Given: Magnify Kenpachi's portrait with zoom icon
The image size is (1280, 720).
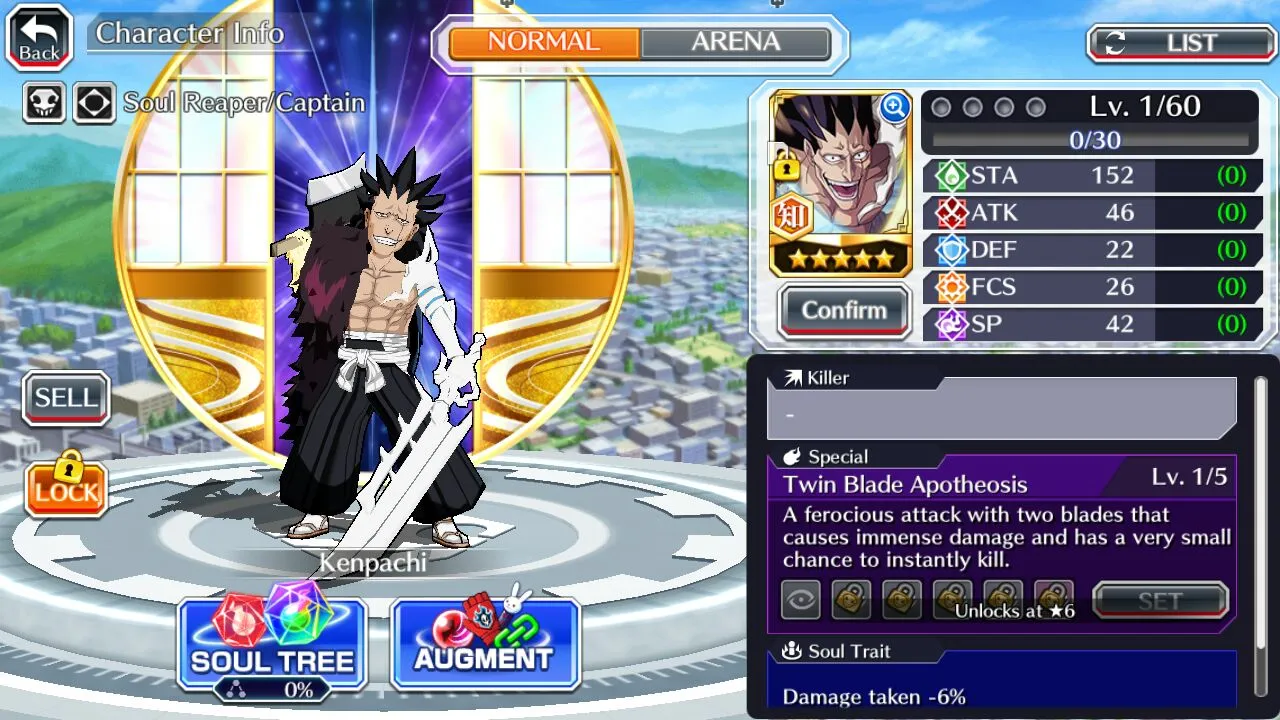Looking at the screenshot, I should [x=894, y=108].
